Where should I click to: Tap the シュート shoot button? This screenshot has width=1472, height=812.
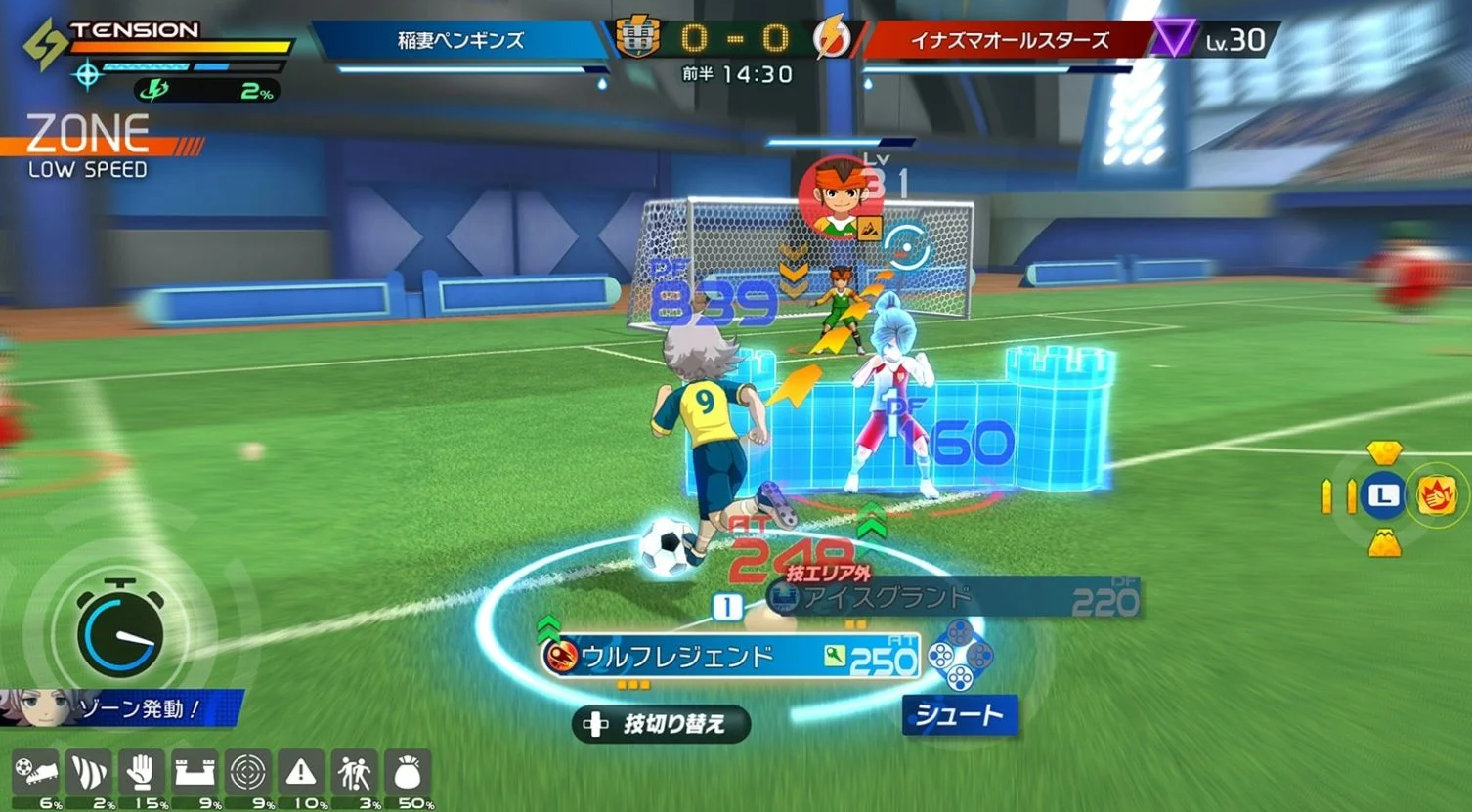tap(959, 716)
